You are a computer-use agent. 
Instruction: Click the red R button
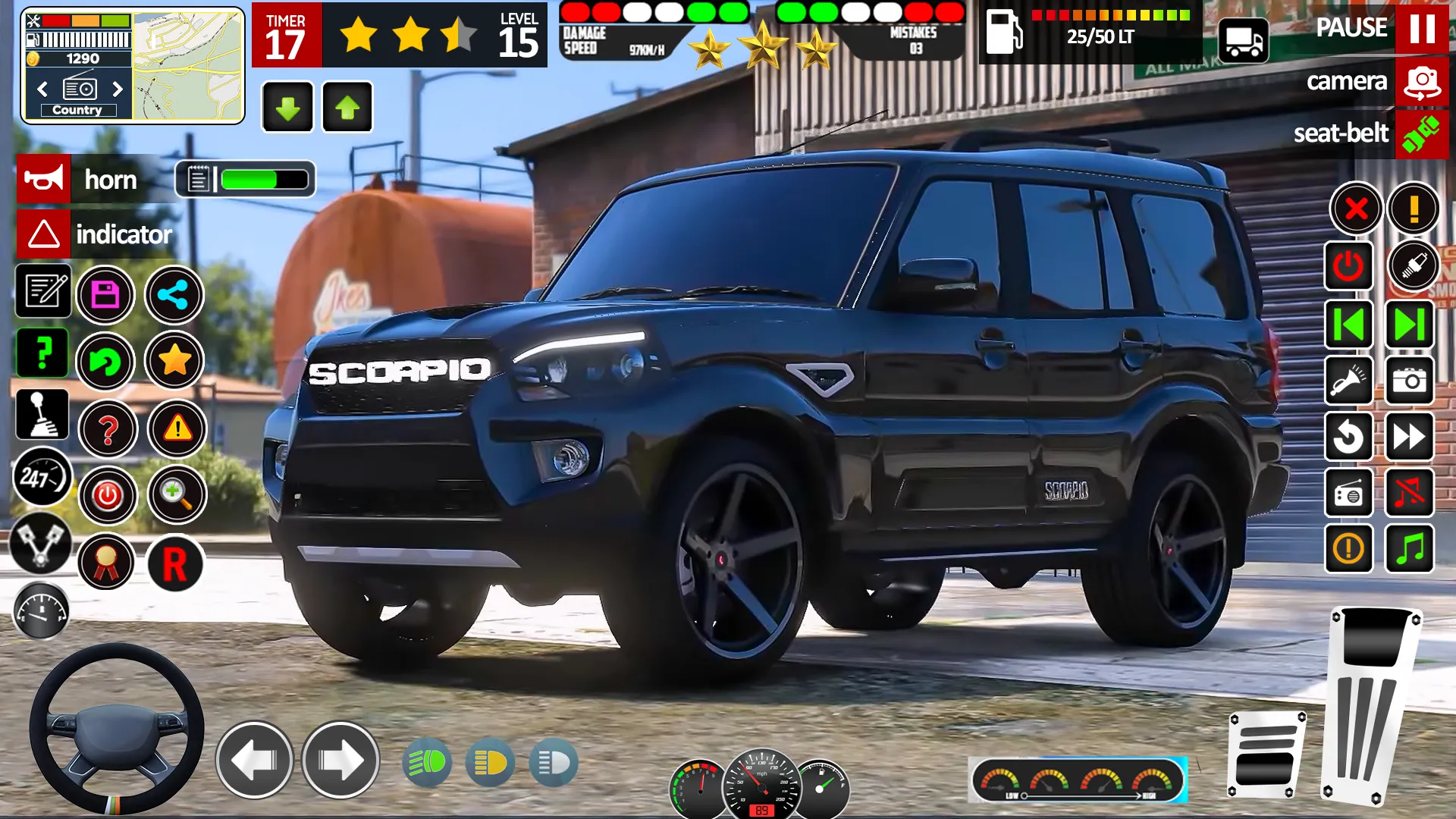[175, 563]
